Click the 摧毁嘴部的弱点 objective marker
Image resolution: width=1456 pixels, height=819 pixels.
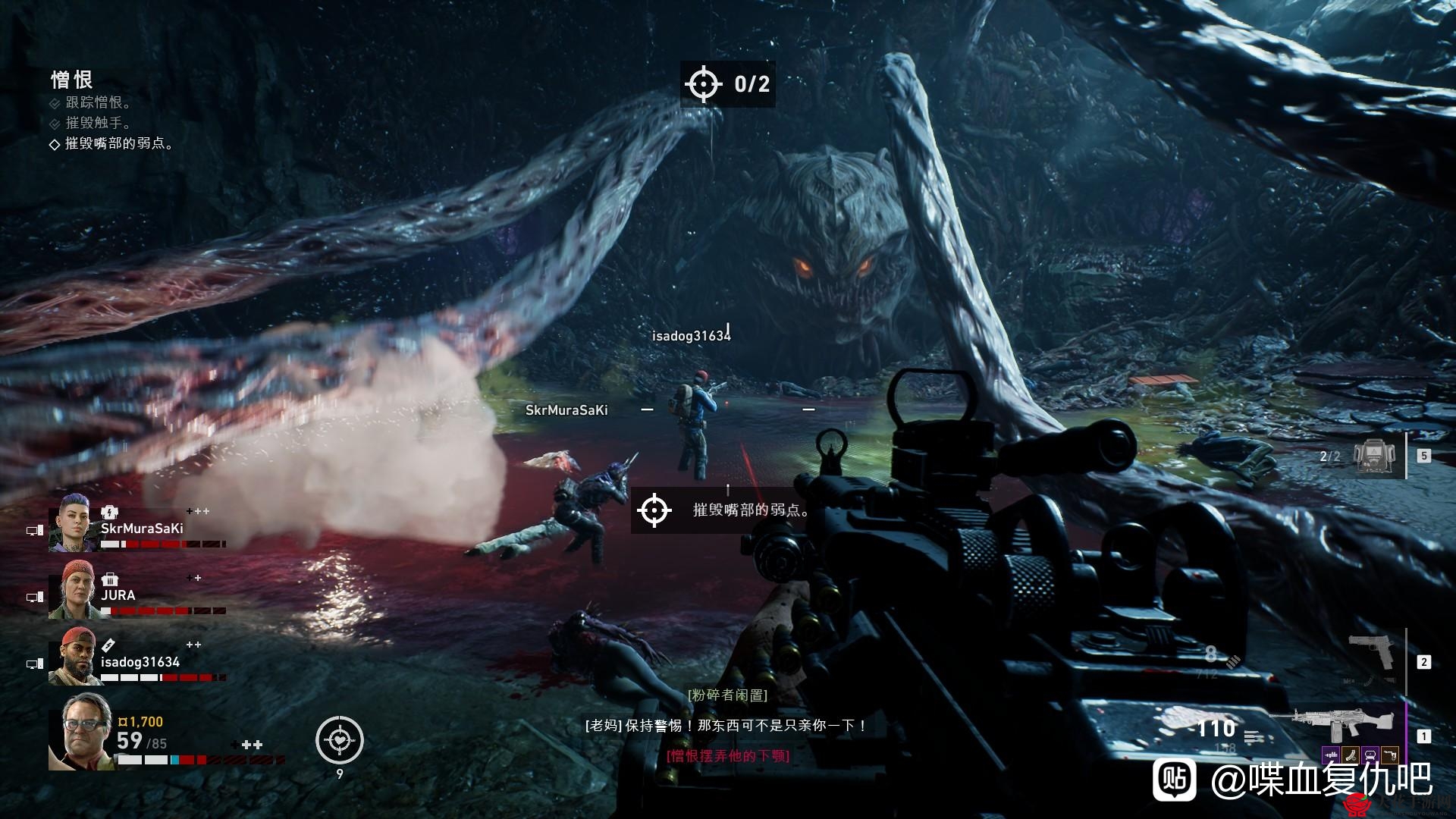tap(654, 510)
